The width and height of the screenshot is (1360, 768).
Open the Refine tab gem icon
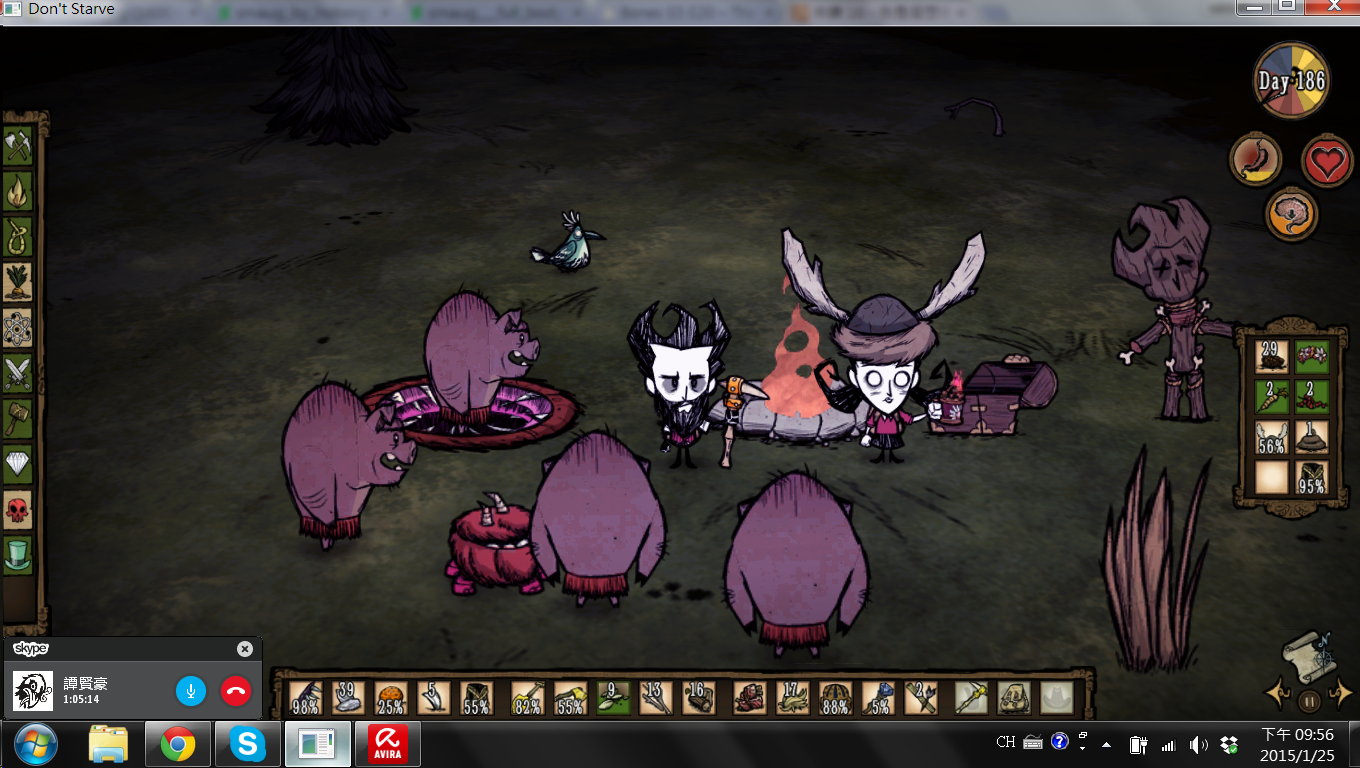coord(18,456)
